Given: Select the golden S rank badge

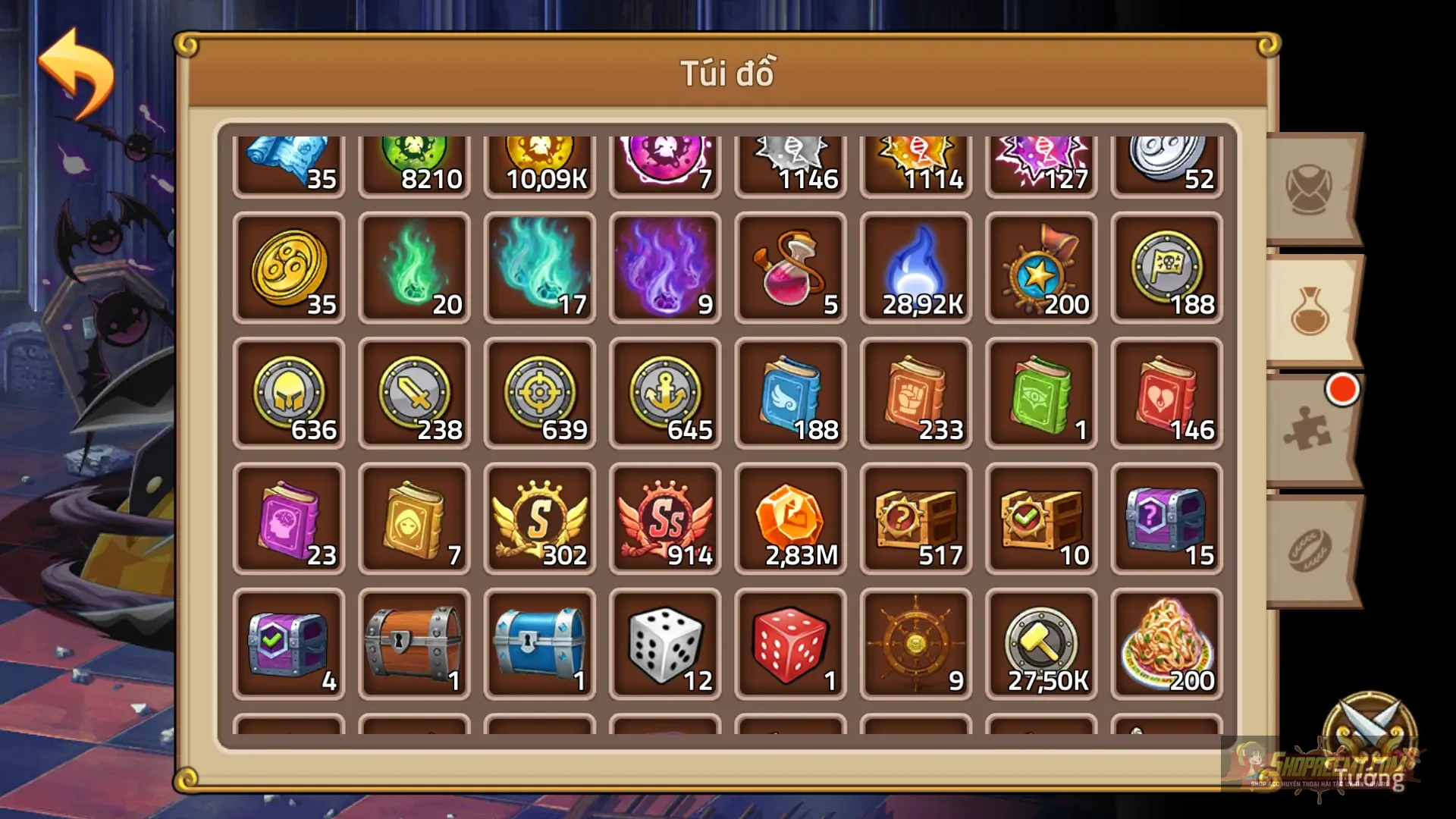Looking at the screenshot, I should point(539,518).
